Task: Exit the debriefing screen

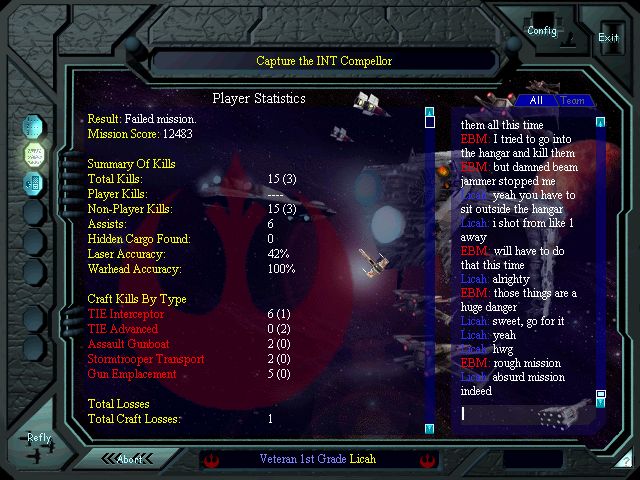Action: [x=608, y=37]
